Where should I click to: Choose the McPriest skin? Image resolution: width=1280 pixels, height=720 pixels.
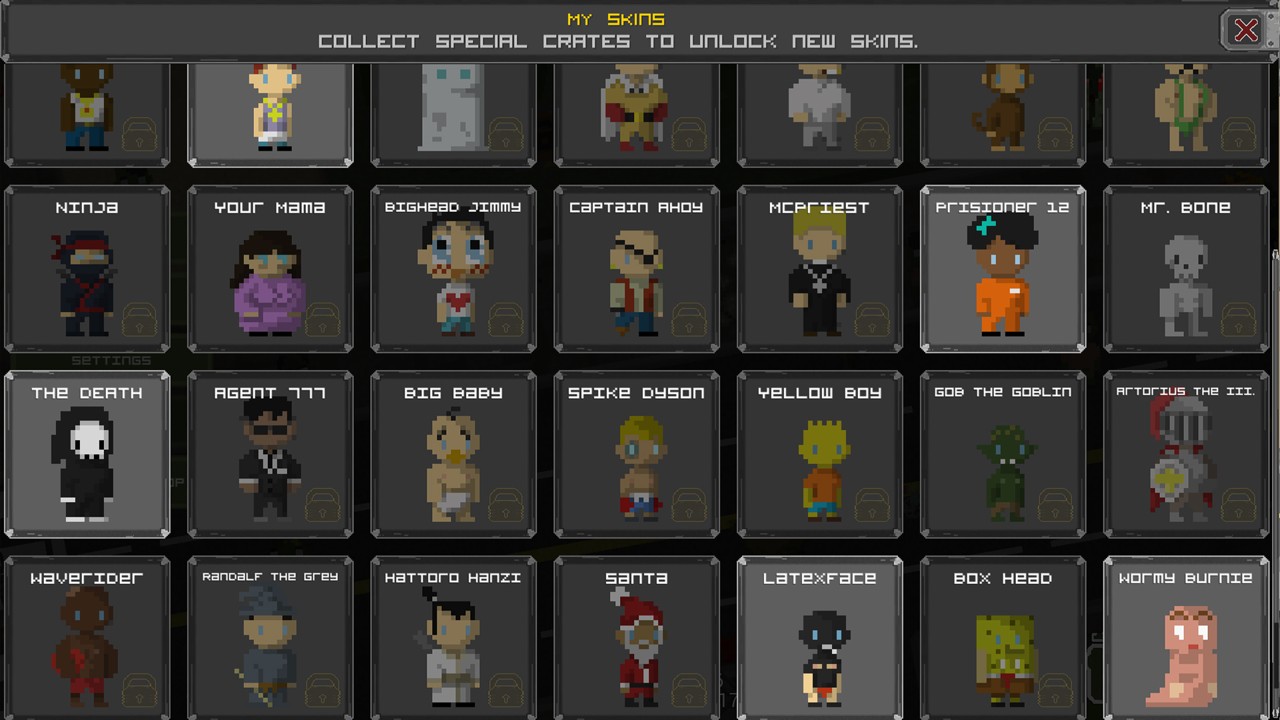[x=819, y=269]
